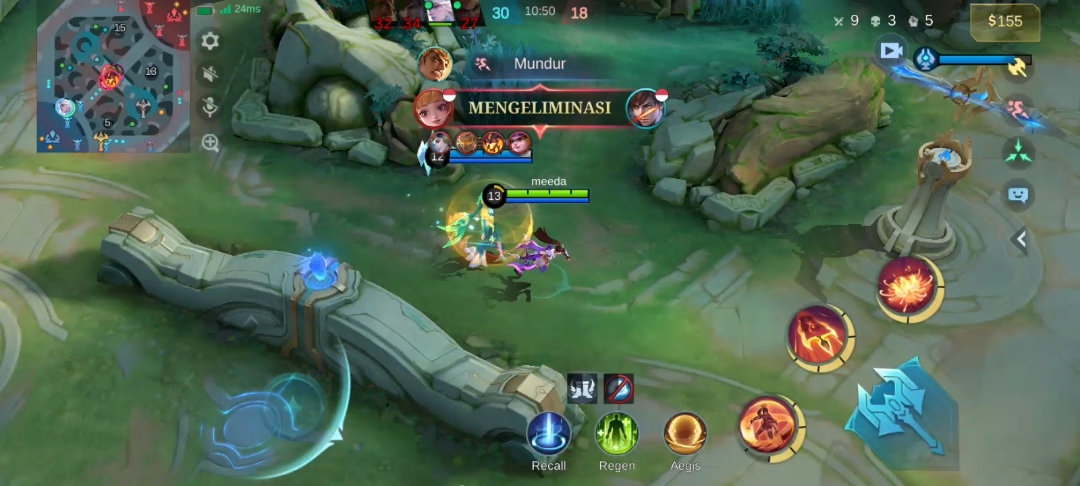Send the green arrows gather signal
Screen dimensions: 1080x486
tap(1018, 150)
